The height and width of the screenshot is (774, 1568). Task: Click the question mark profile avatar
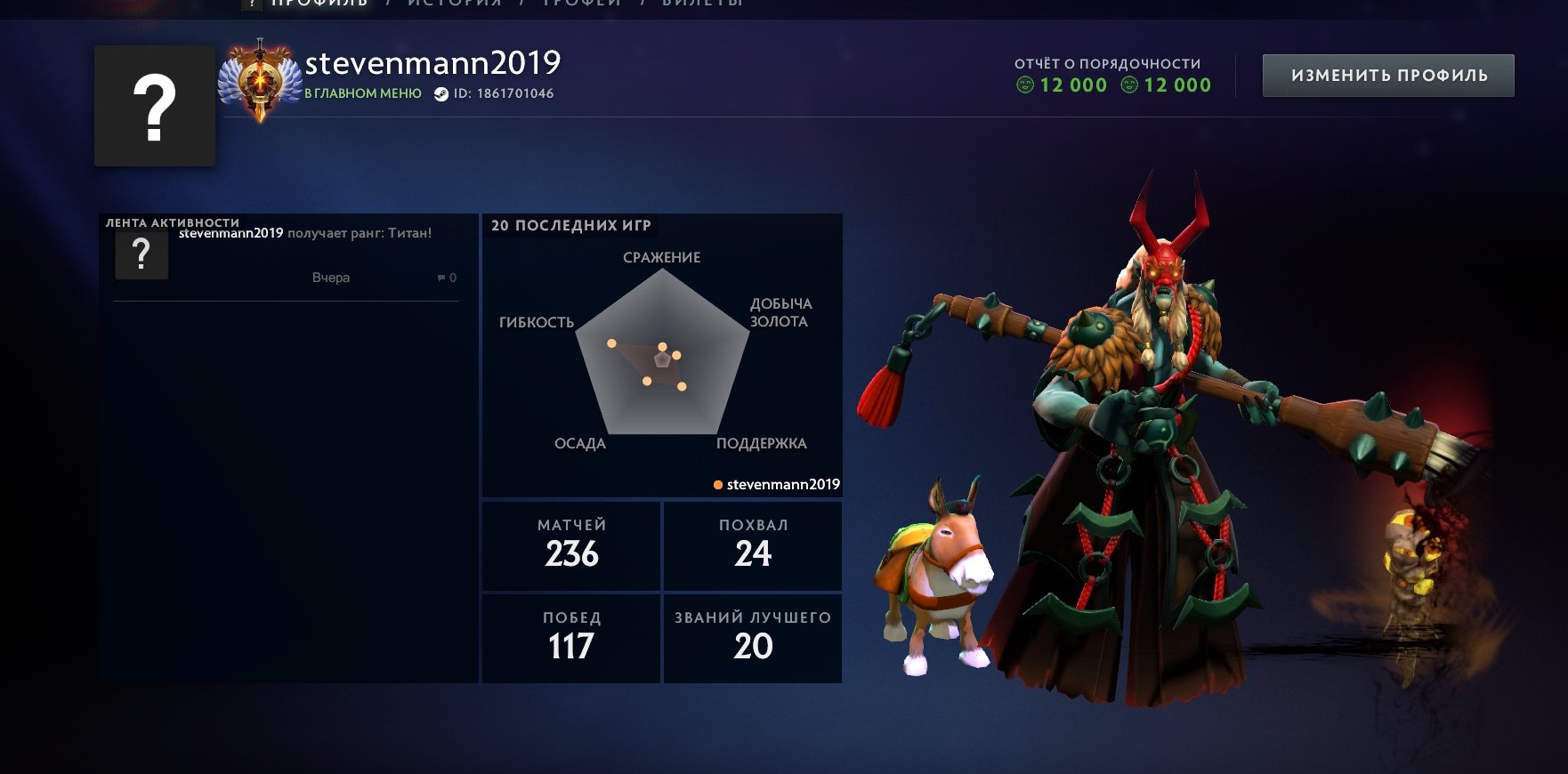tap(155, 103)
